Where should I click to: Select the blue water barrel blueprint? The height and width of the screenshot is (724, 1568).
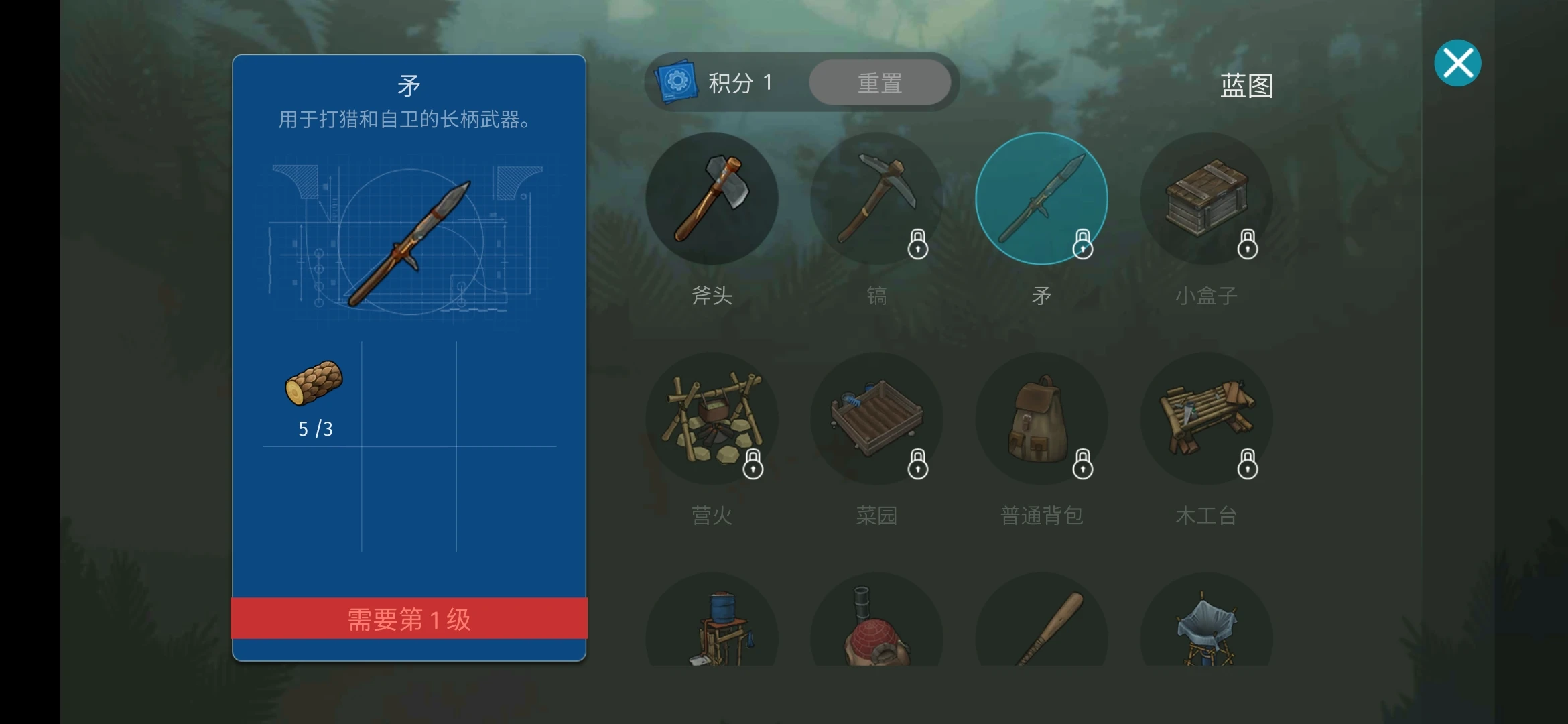click(712, 627)
